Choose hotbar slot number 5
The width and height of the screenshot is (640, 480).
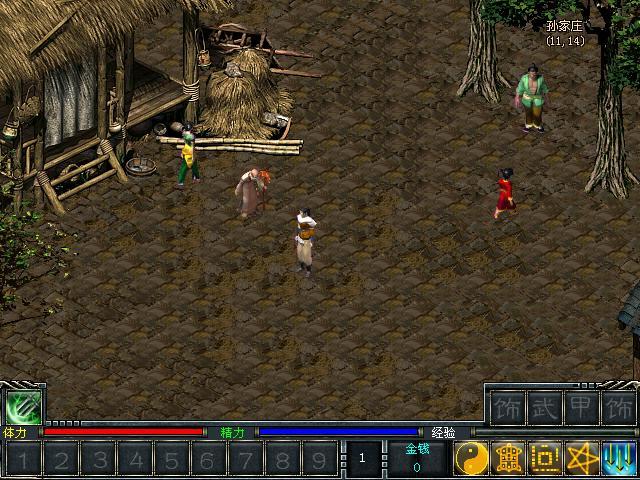click(171, 460)
